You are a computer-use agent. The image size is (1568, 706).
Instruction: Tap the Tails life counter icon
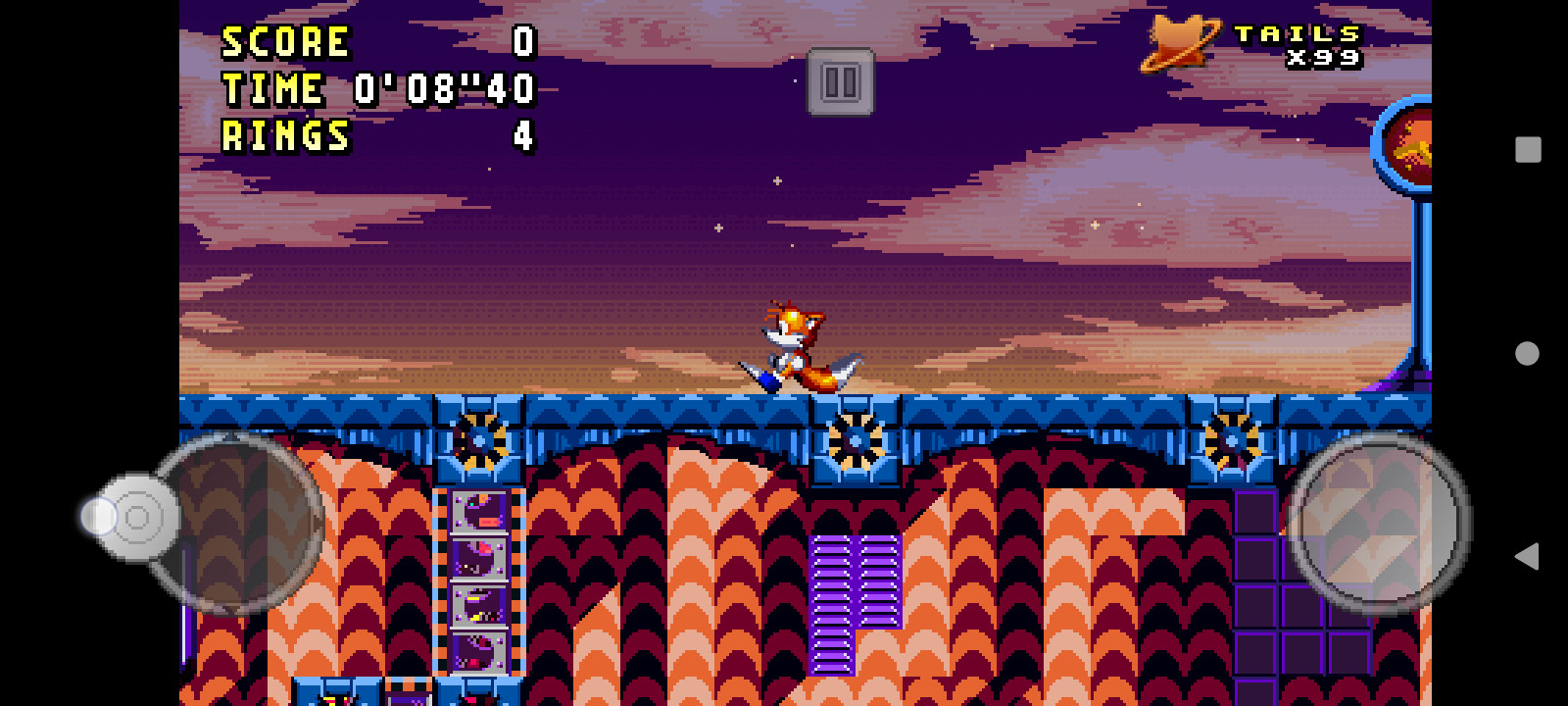click(1182, 44)
